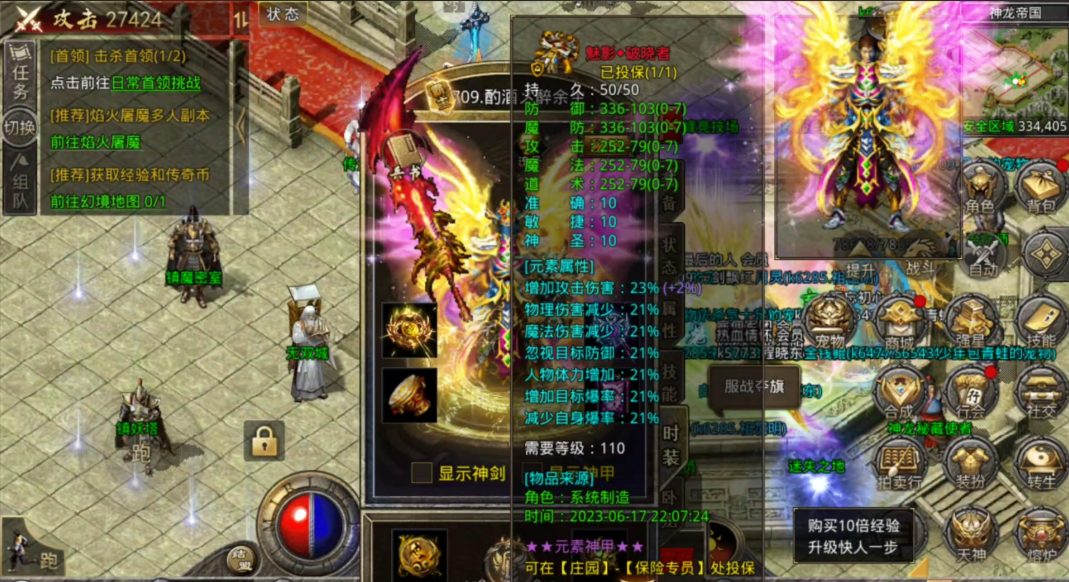Click the 购买10倍经验 promo banner
The image size is (1069, 582).
click(x=853, y=535)
